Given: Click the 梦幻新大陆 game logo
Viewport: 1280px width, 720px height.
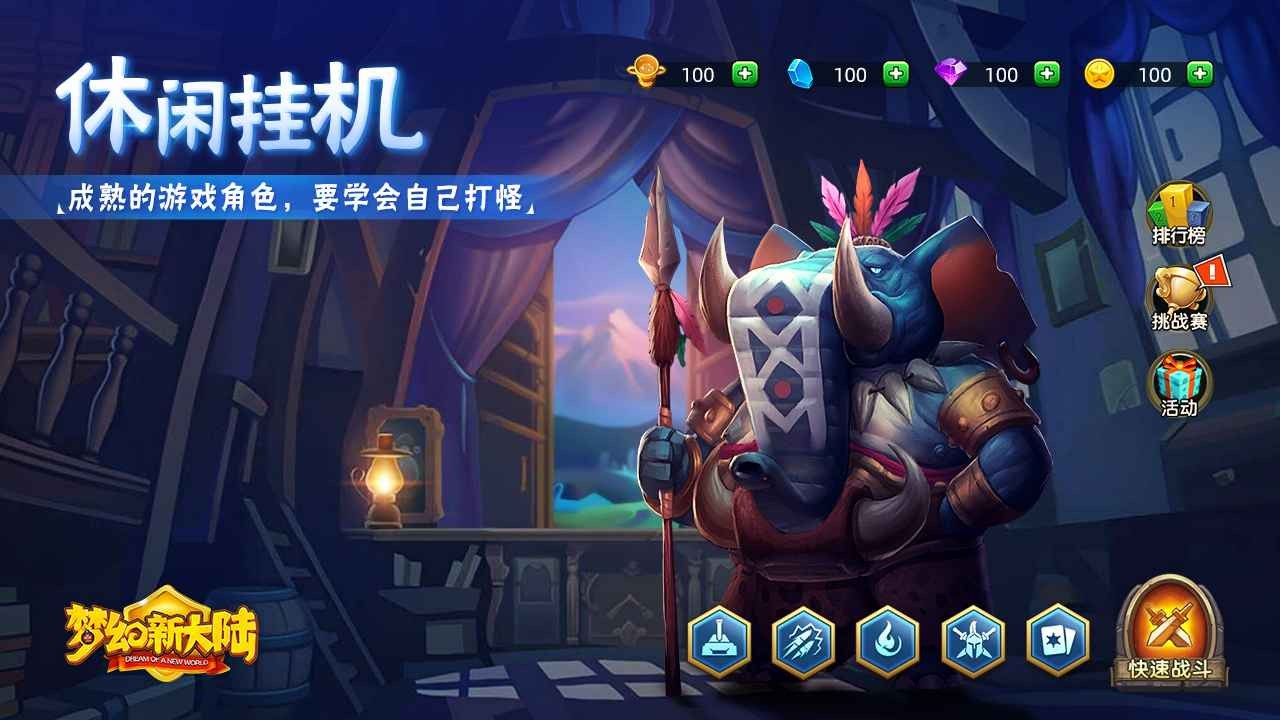Looking at the screenshot, I should (160, 638).
